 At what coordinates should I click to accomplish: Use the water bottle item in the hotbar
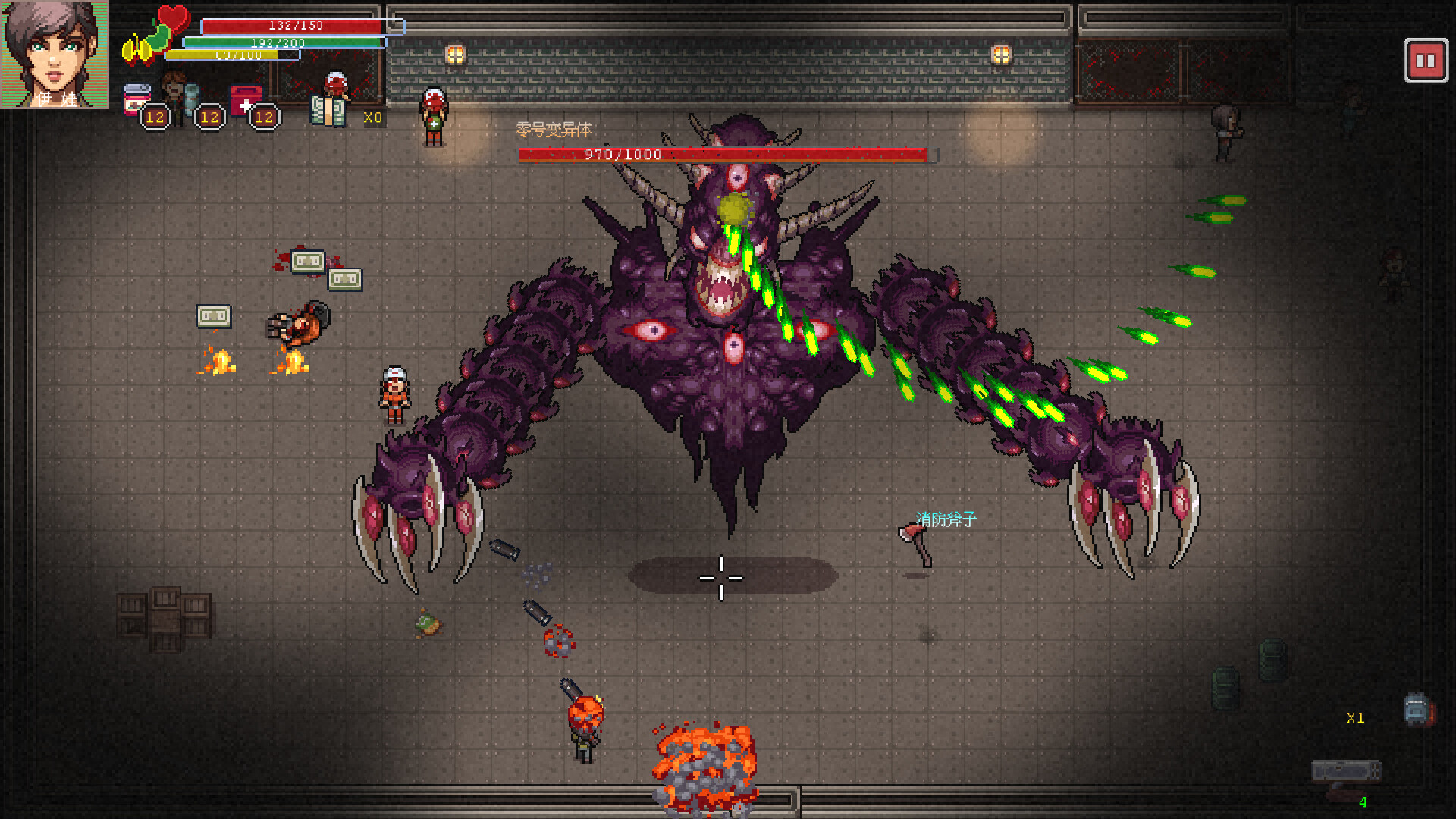pos(192,99)
